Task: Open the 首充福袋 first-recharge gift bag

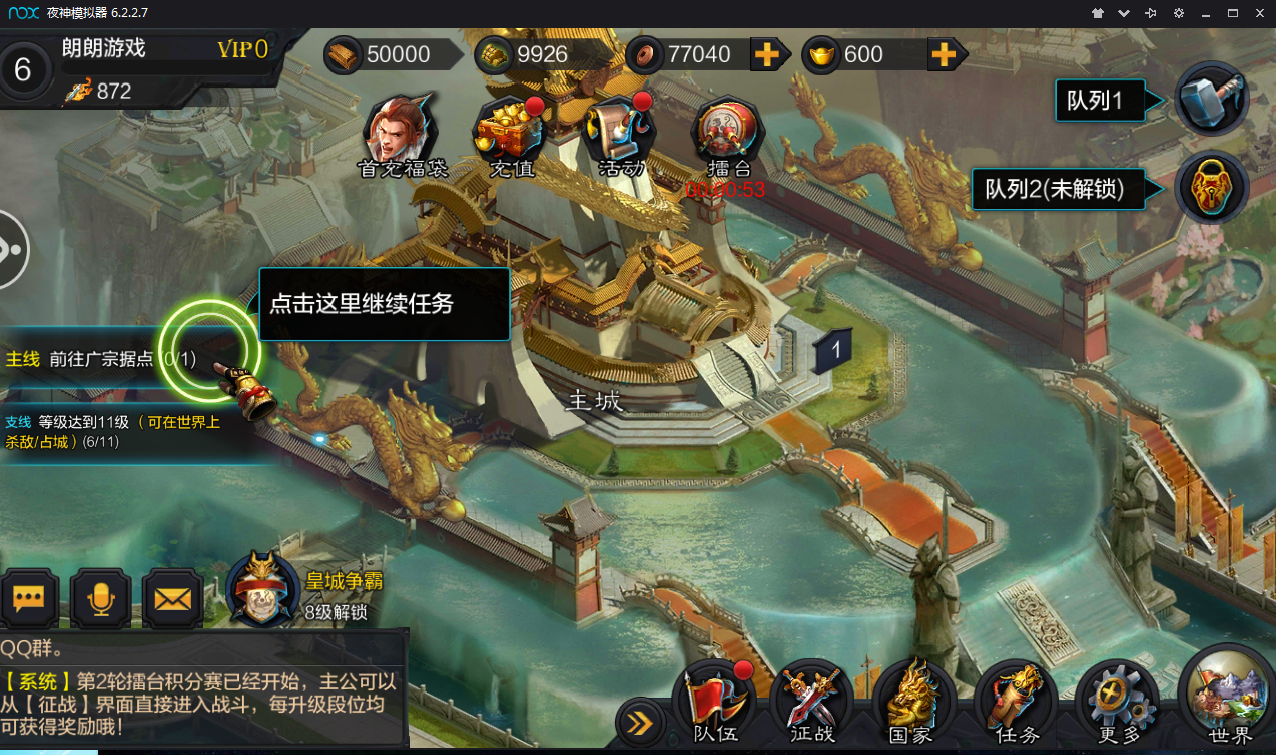Action: tap(403, 133)
